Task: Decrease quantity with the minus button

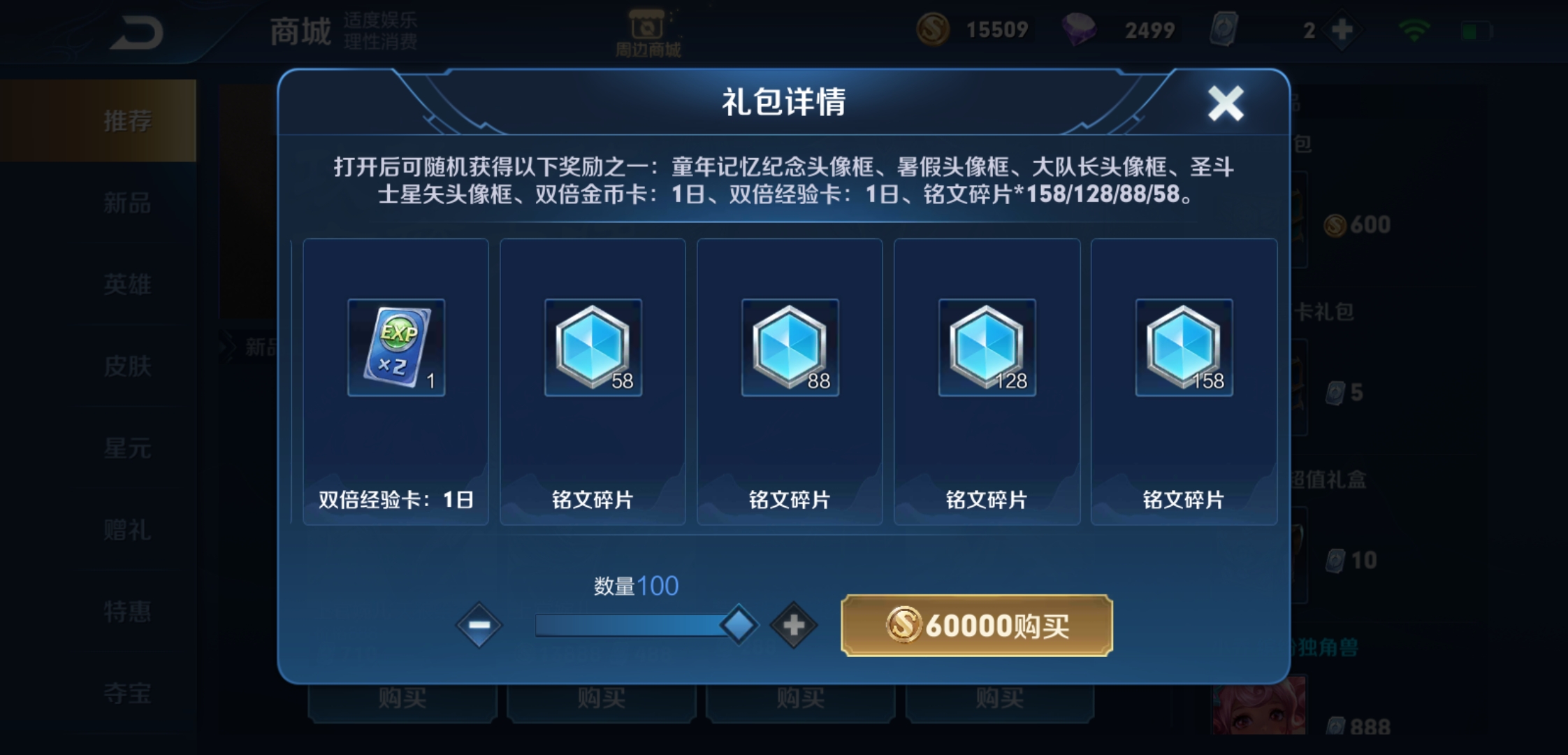Action: click(x=479, y=624)
